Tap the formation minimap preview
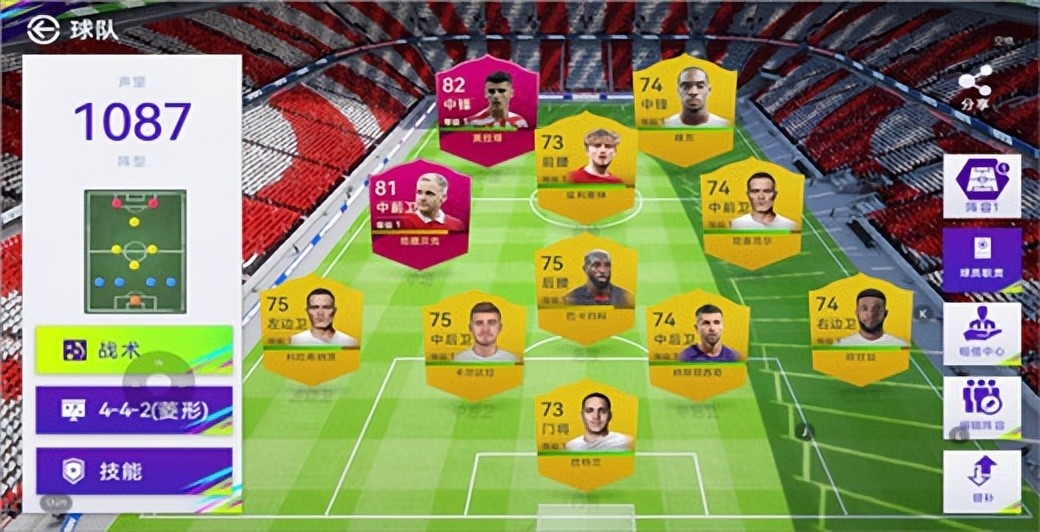 [135, 251]
